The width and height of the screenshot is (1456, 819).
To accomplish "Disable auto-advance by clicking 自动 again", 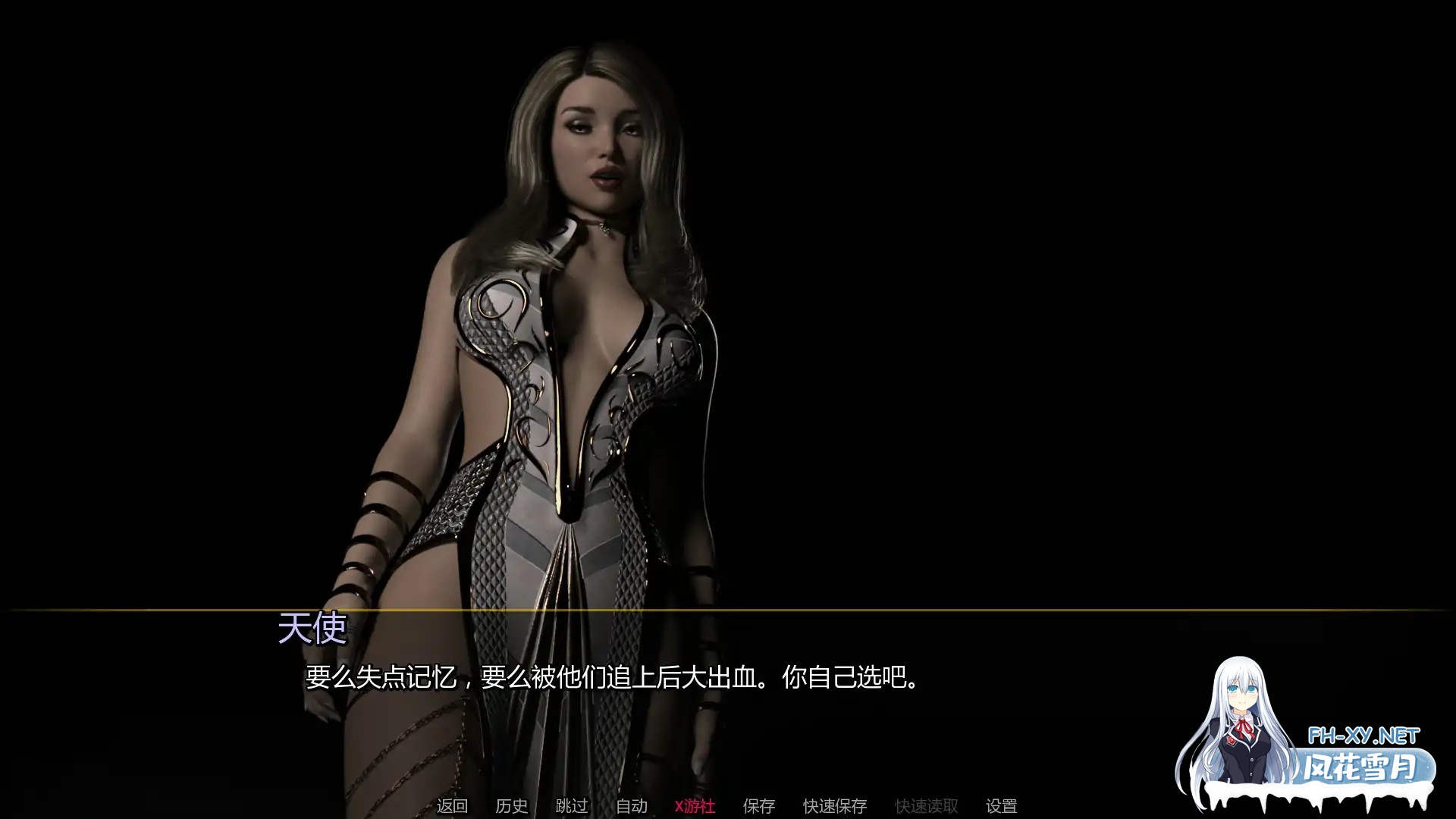I will (632, 806).
